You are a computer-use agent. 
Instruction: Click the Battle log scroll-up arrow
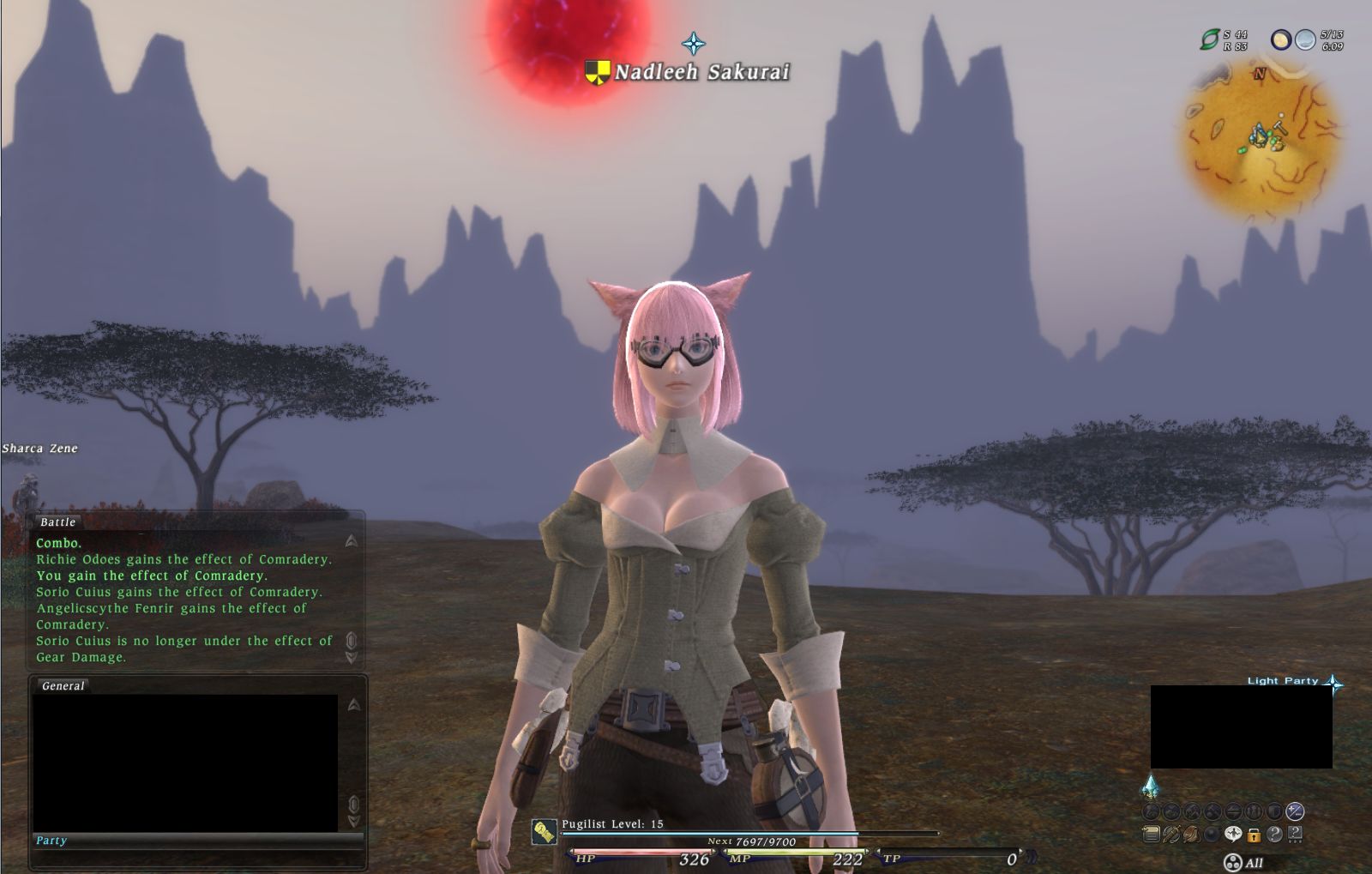point(352,540)
